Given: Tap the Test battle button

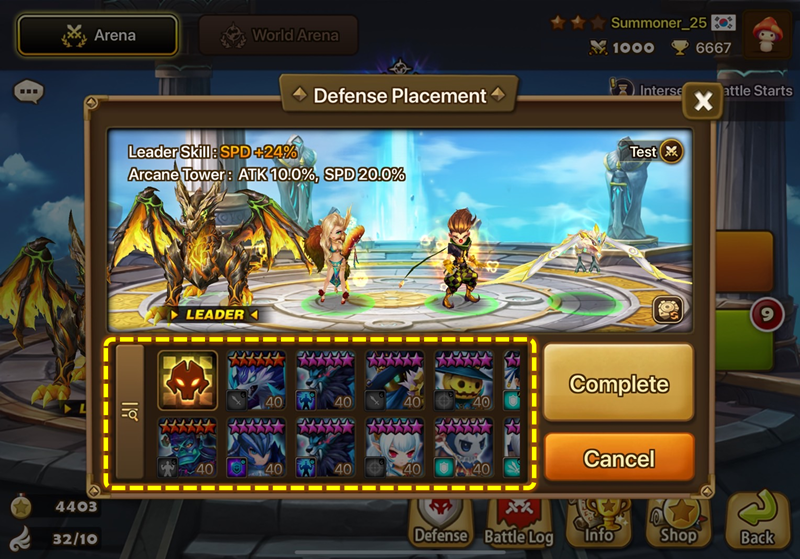Looking at the screenshot, I should 656,152.
